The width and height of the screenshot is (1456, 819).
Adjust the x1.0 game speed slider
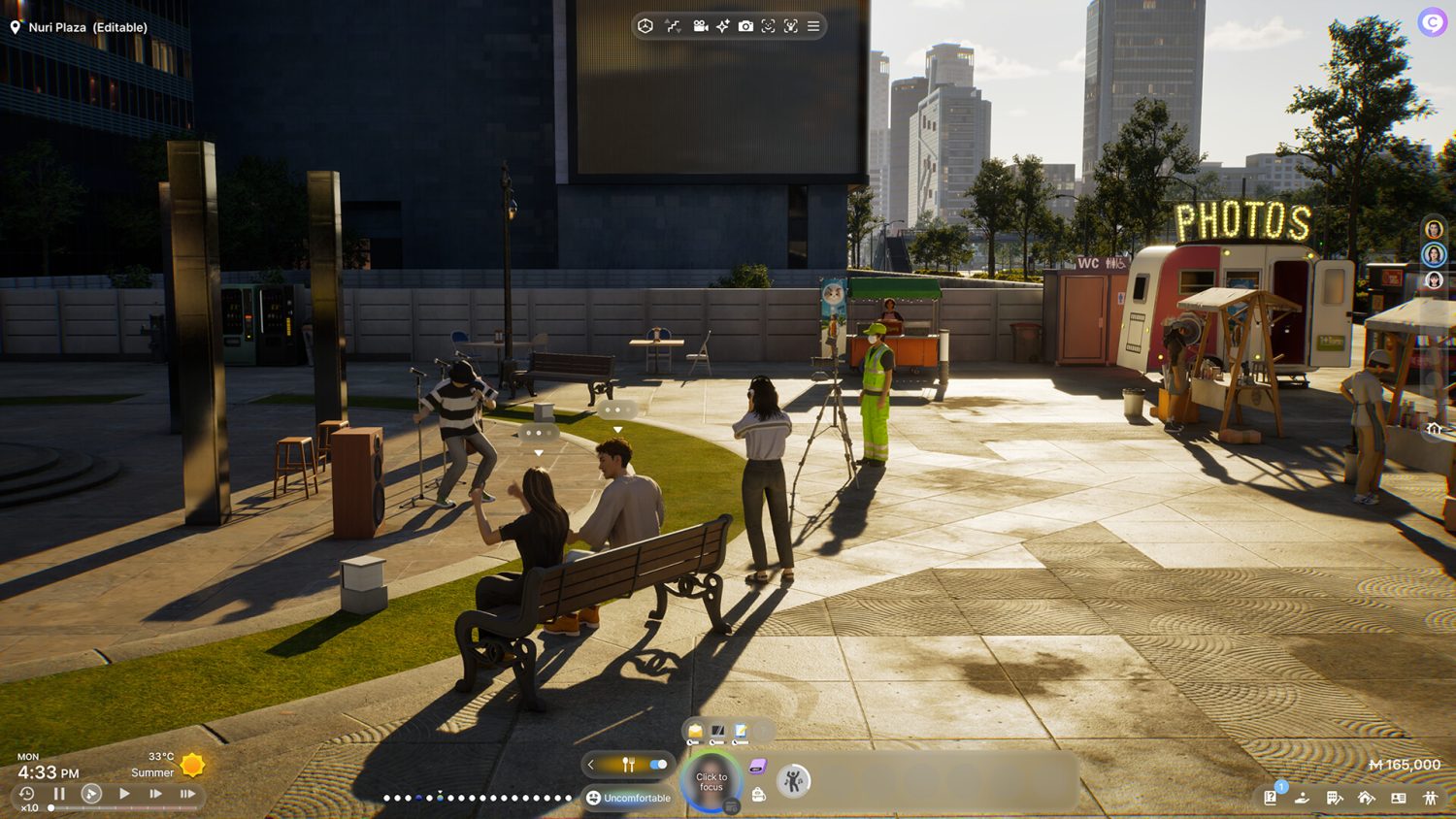[50, 807]
